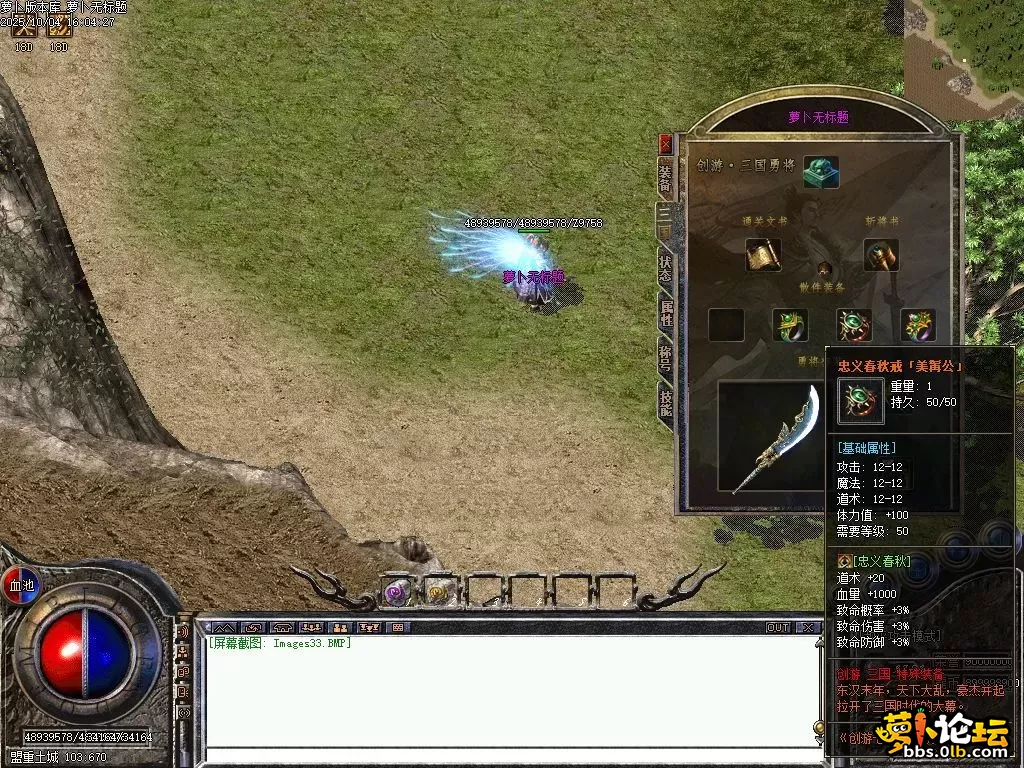Open the 状态 status tab
The image size is (1024, 768).
[666, 268]
